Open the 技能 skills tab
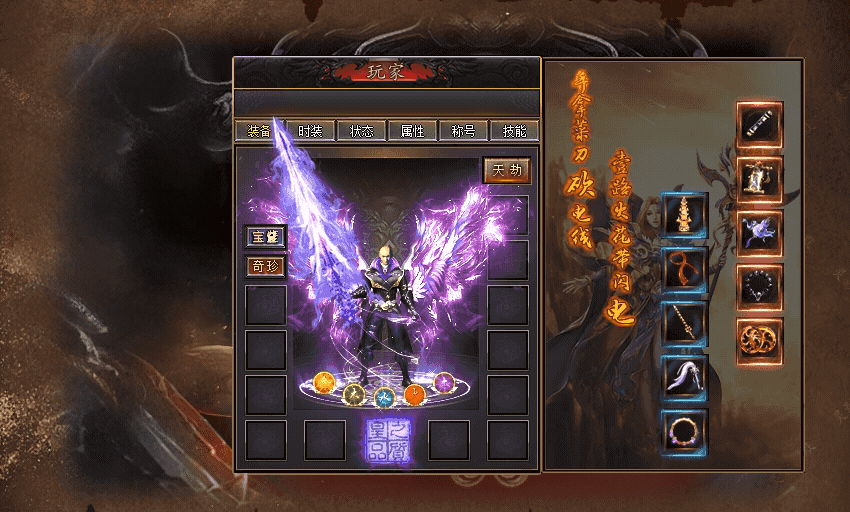The image size is (850, 512). (x=515, y=131)
